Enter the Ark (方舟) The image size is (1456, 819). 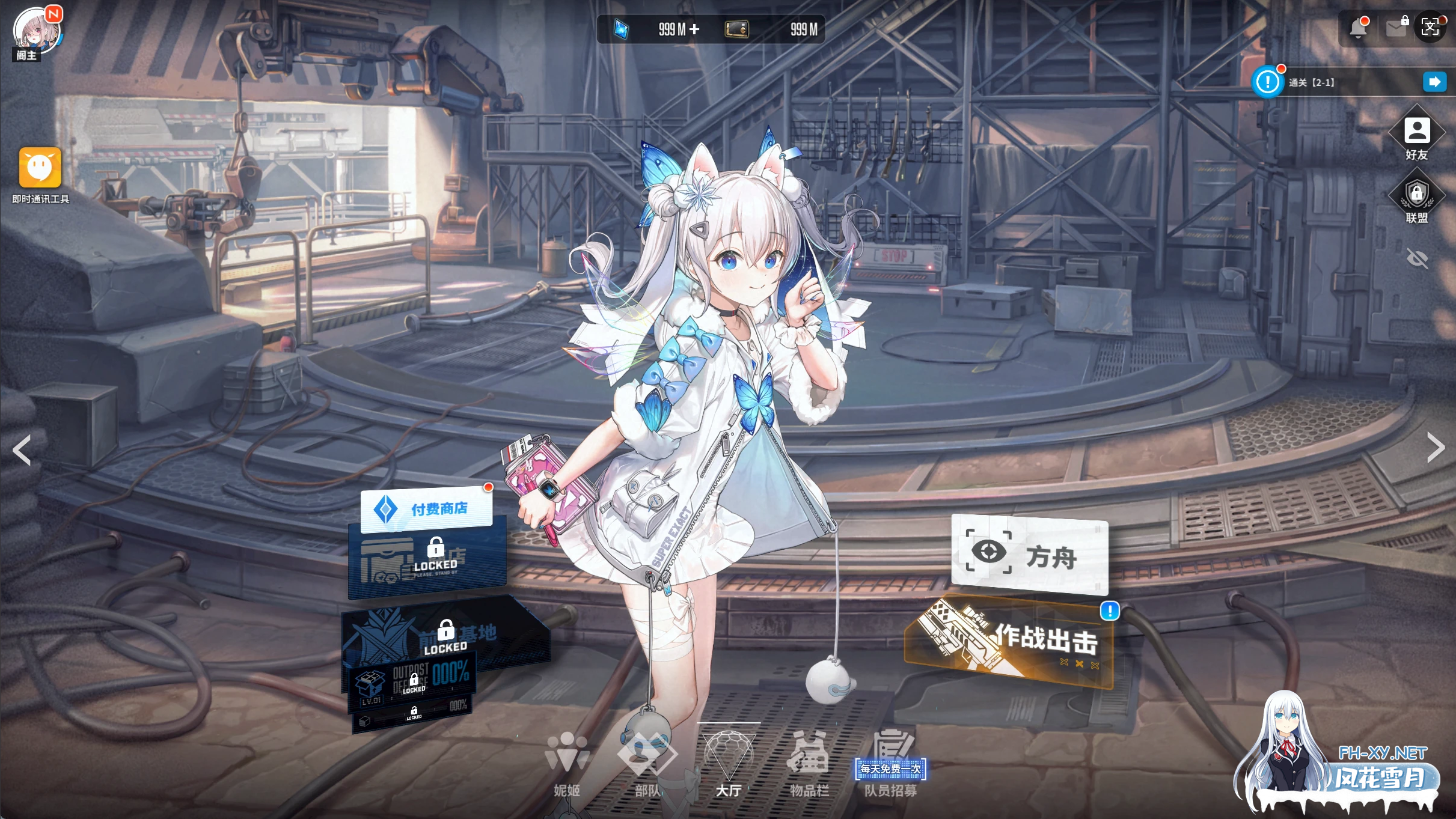pyautogui.click(x=1029, y=555)
